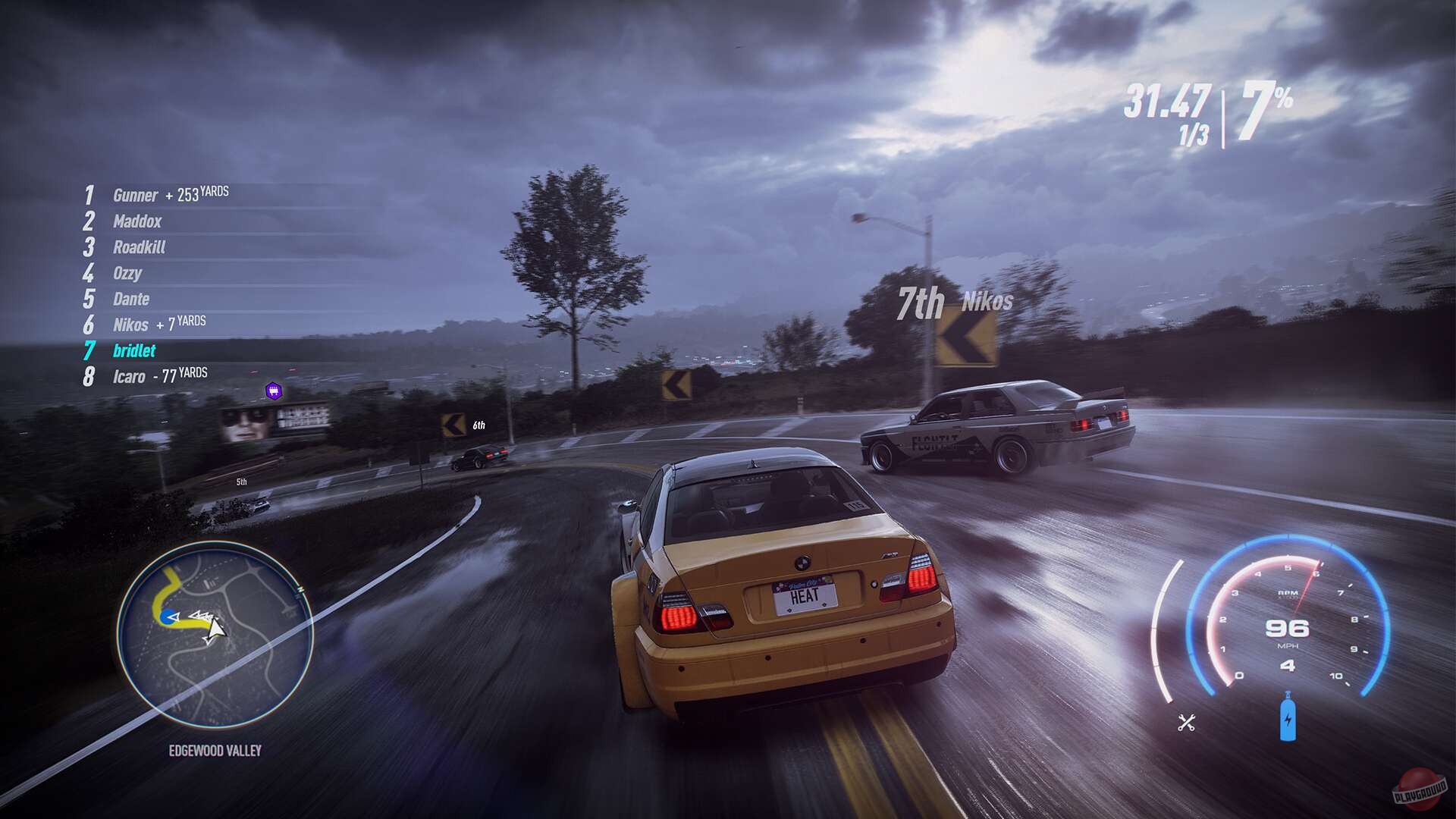Viewport: 1456px width, 819px height.
Task: Click Icaro, the 8th place racer
Action: tap(130, 375)
